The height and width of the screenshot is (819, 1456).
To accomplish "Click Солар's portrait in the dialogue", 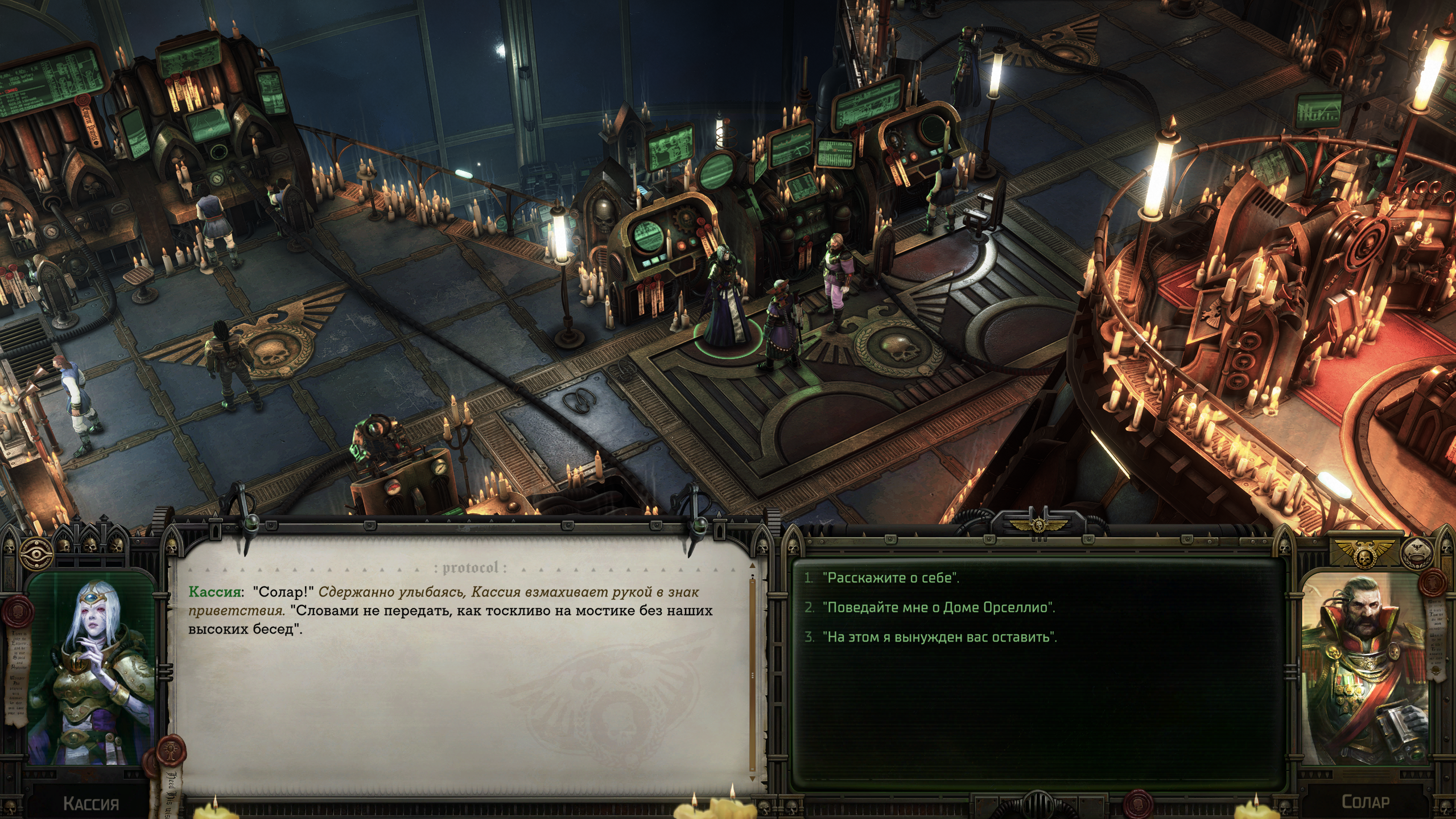I will coord(1364,672).
